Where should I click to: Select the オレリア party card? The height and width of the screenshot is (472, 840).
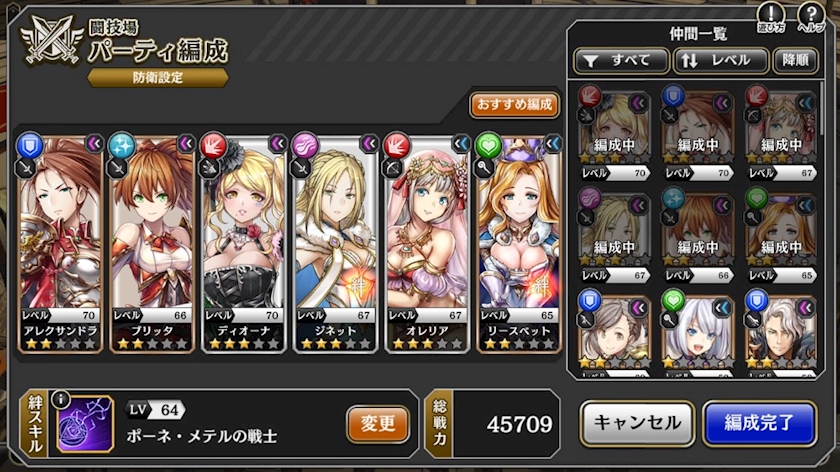pyautogui.click(x=427, y=242)
